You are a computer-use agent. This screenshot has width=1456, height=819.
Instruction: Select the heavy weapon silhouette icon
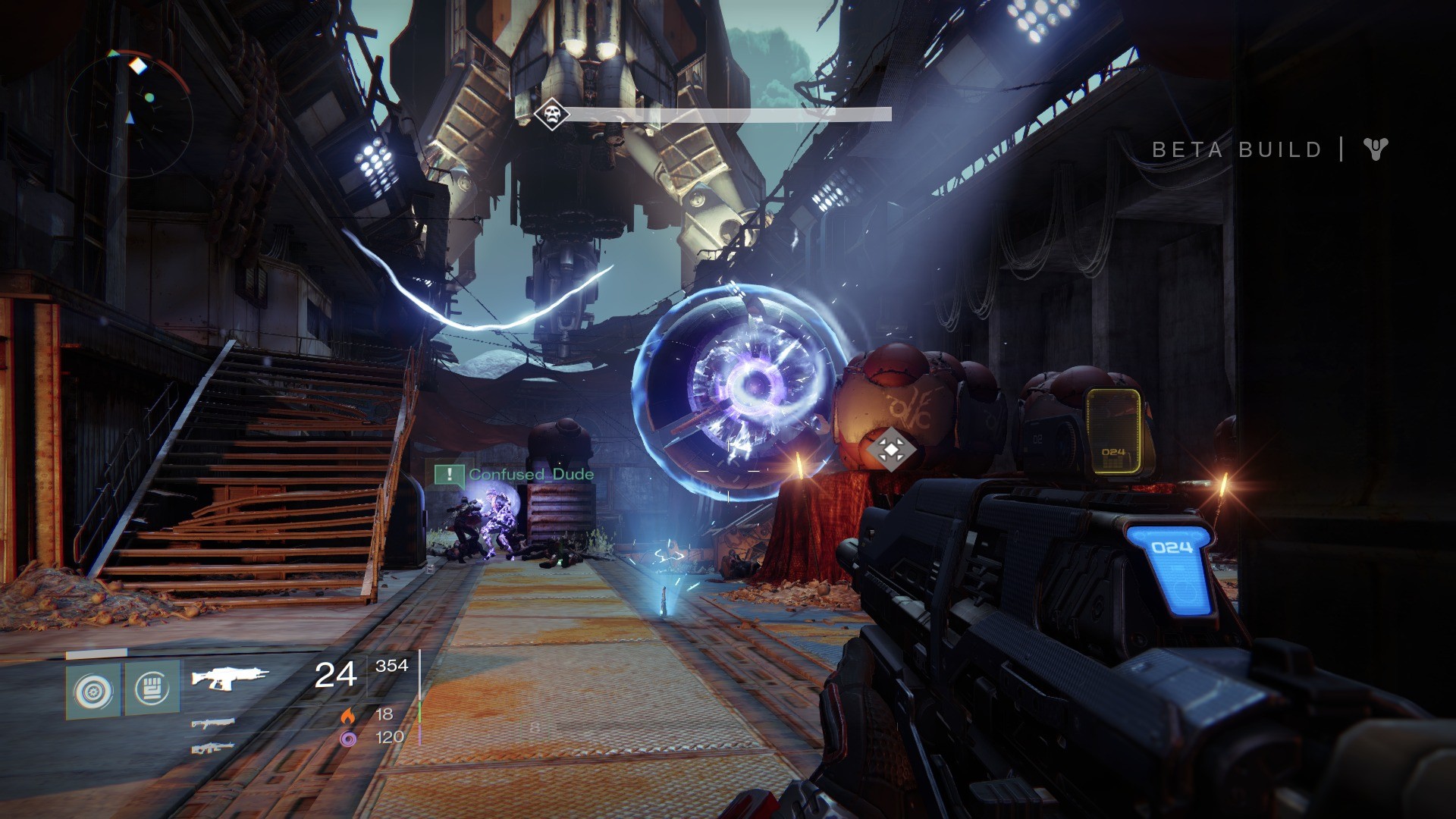[213, 748]
